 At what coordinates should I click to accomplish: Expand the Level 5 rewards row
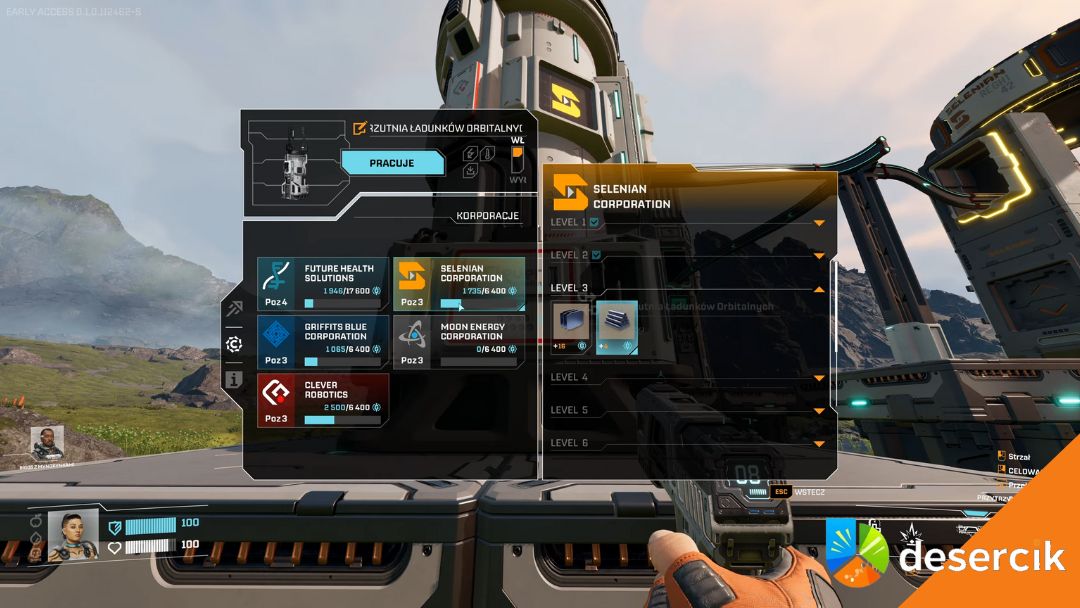(818, 411)
